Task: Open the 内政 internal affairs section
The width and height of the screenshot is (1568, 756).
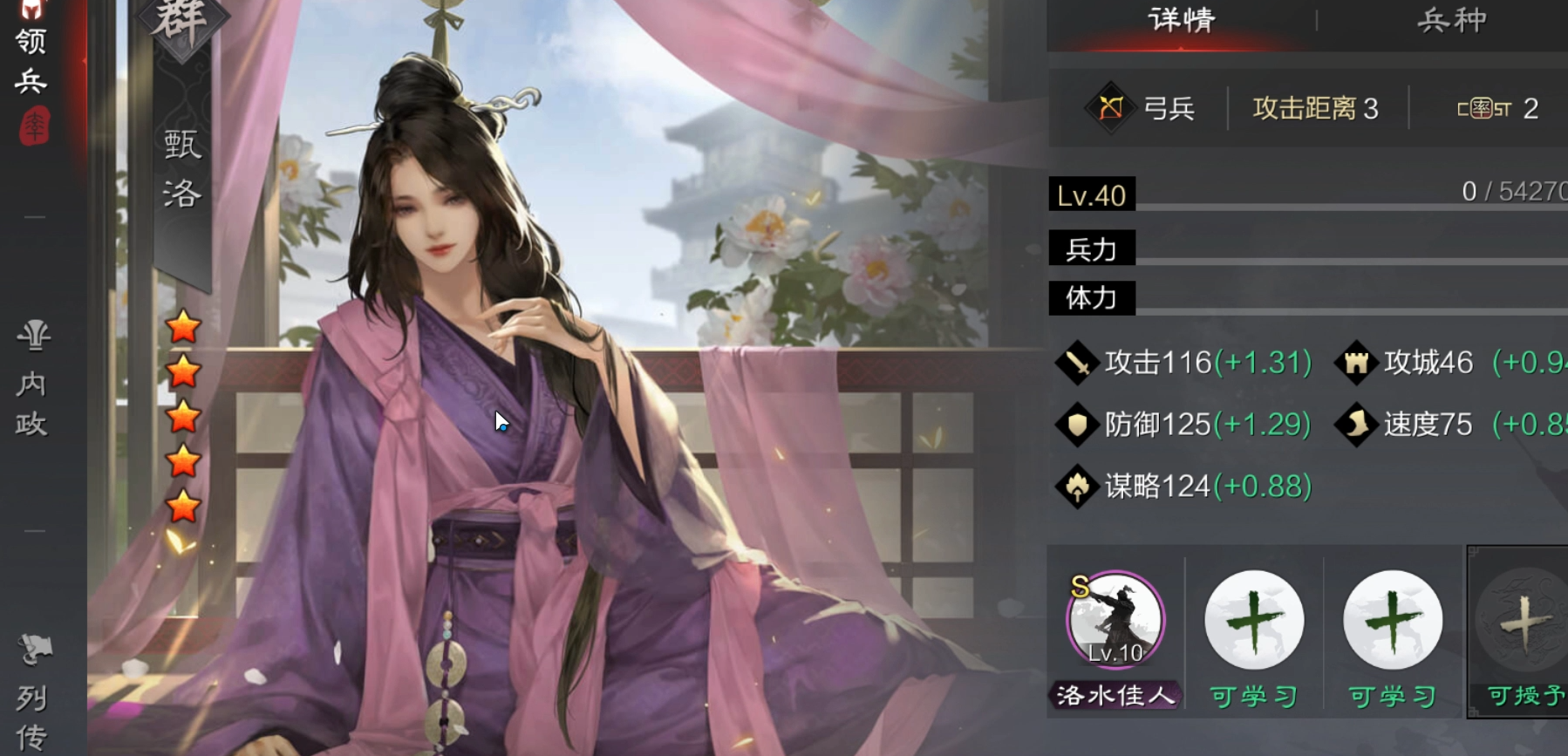Action: tap(32, 384)
